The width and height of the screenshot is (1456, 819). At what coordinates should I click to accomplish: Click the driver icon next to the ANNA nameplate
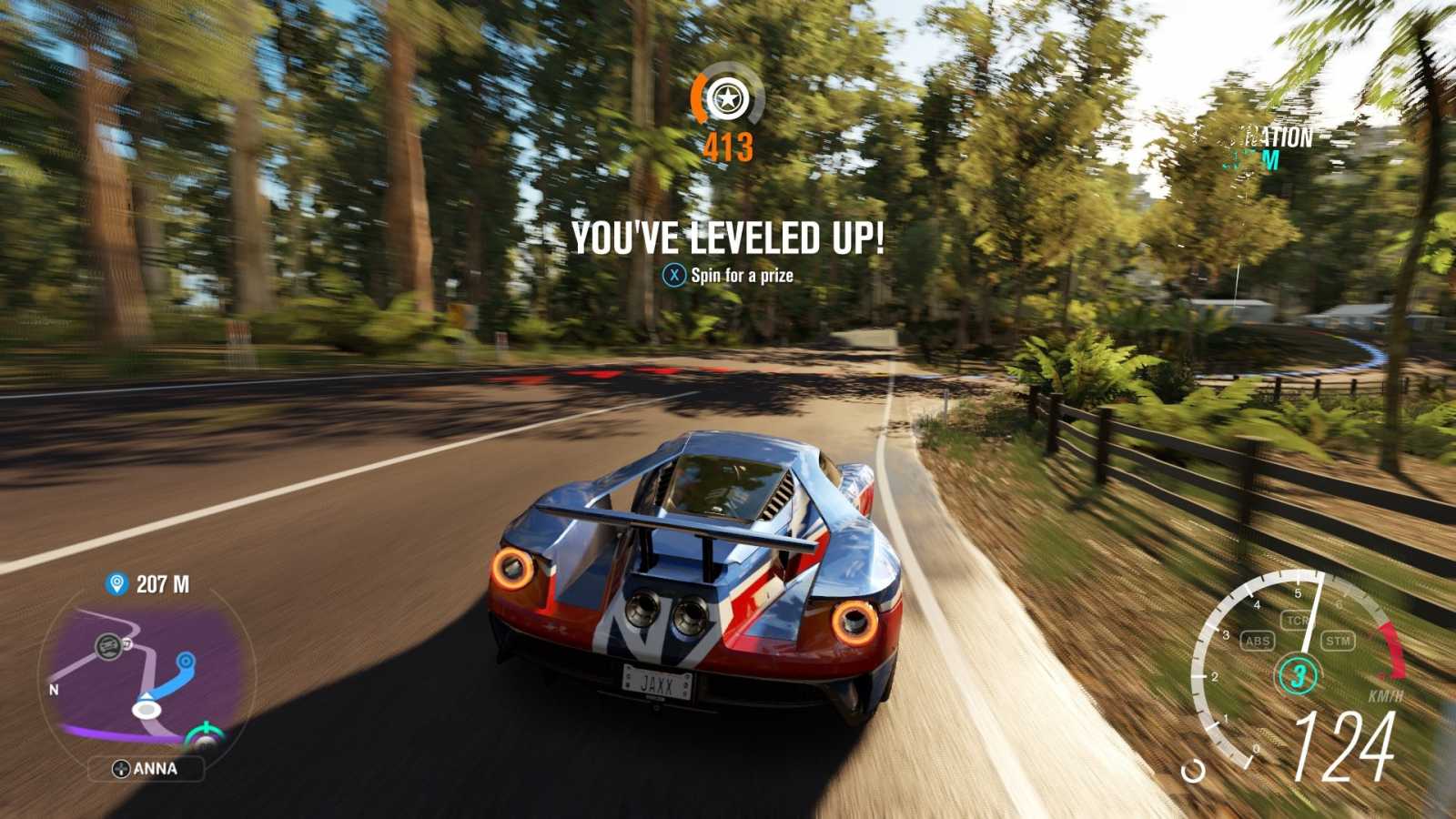(122, 769)
